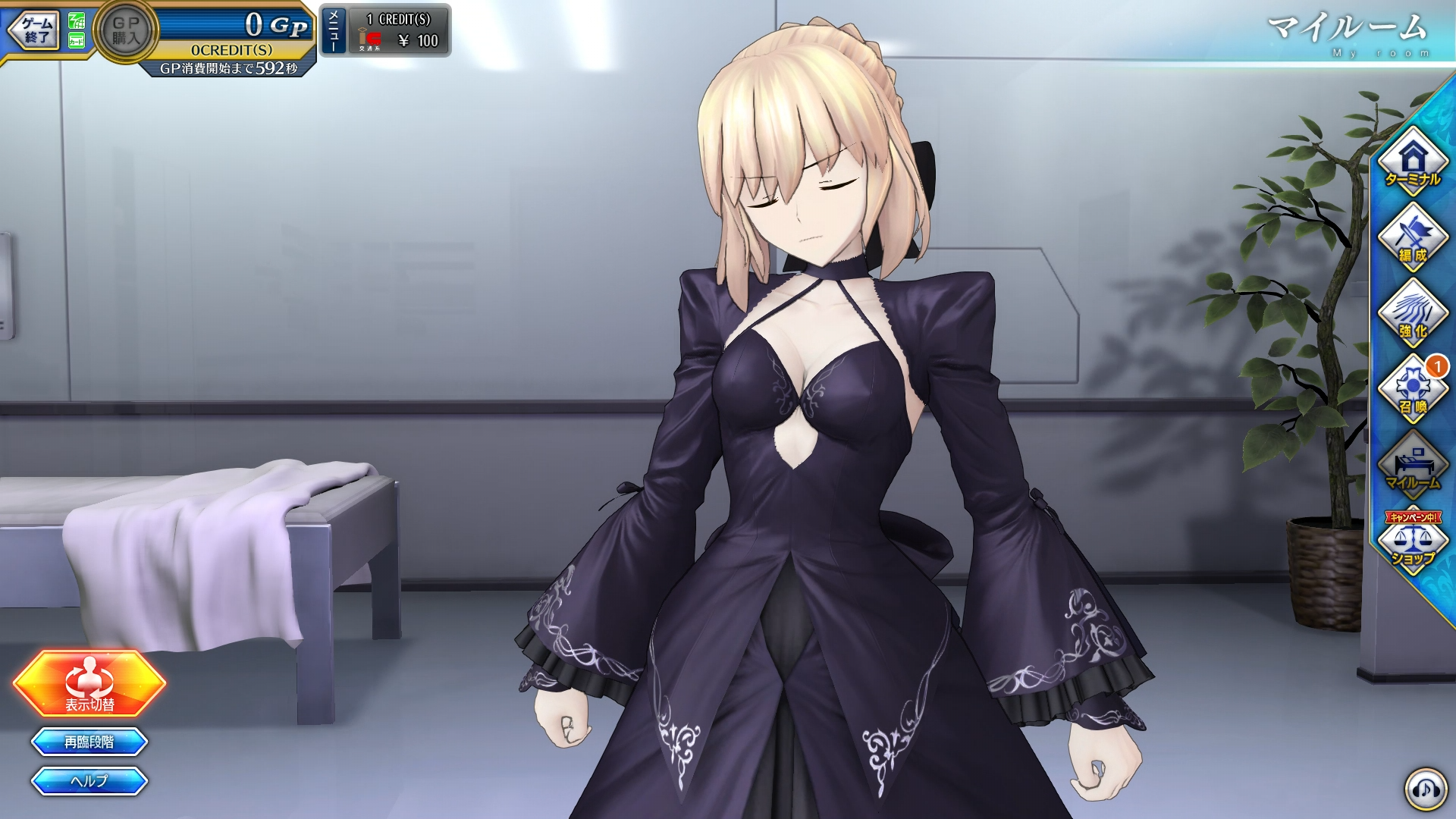
Task: Choose the 再臨段階 ascension stage button
Action: 89,742
